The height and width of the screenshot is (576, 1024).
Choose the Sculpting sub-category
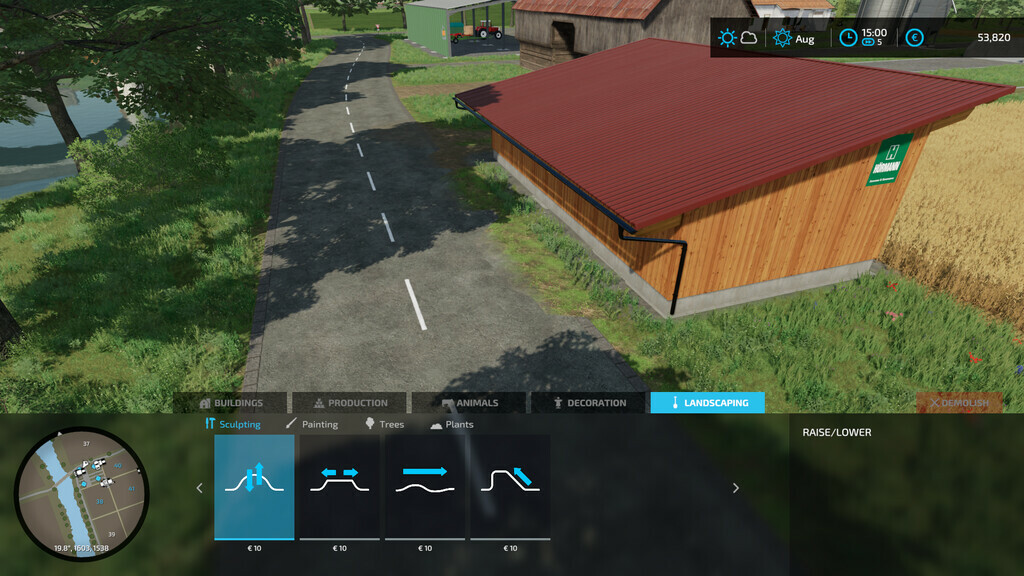(233, 424)
